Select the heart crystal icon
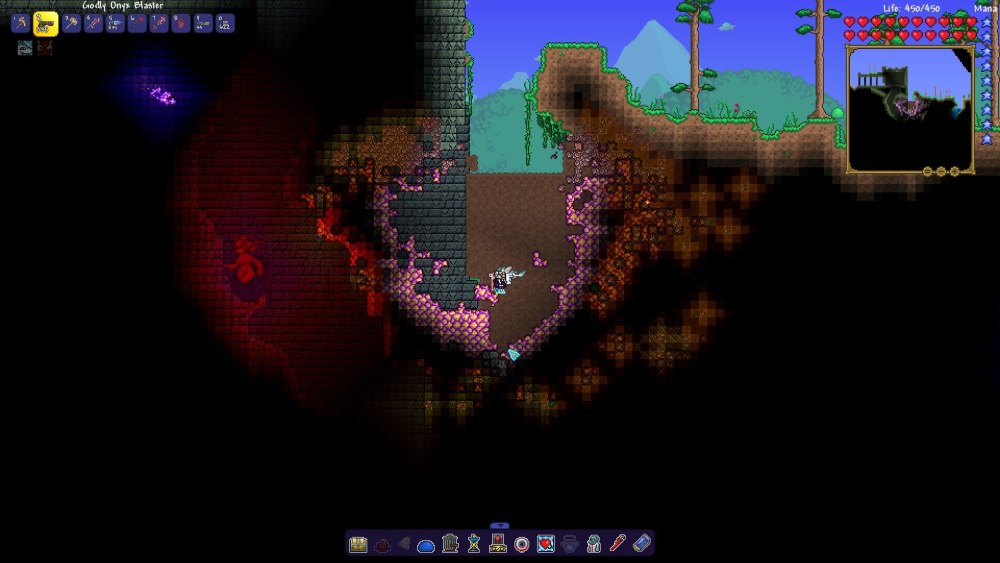Image resolution: width=1000 pixels, height=563 pixels. pyautogui.click(x=545, y=544)
